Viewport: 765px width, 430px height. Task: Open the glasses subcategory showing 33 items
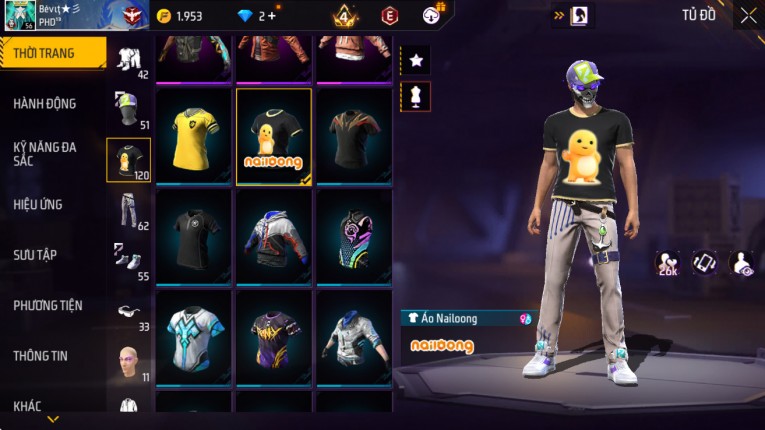(x=128, y=313)
